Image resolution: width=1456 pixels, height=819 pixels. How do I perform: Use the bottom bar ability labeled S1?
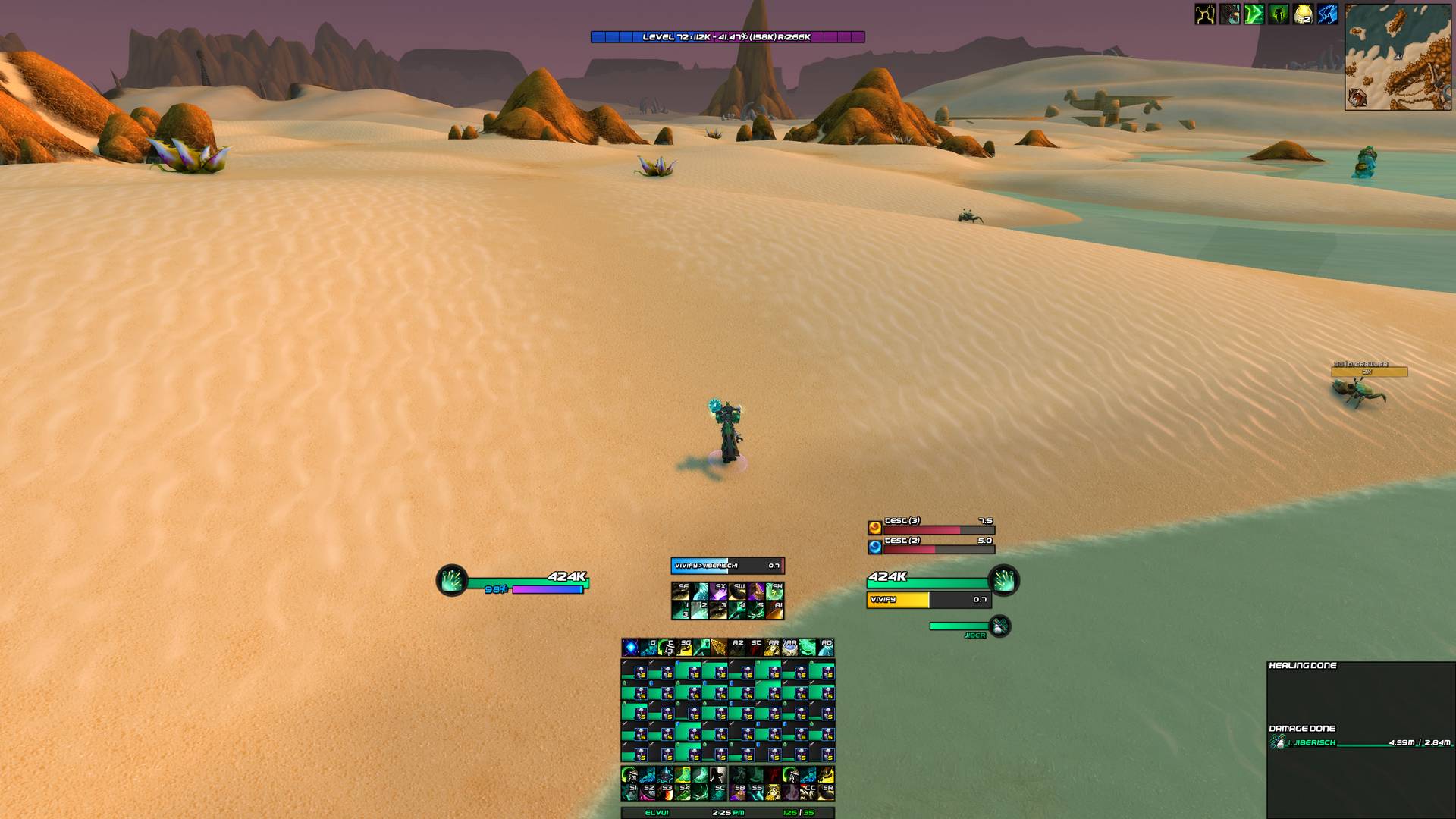click(630, 792)
